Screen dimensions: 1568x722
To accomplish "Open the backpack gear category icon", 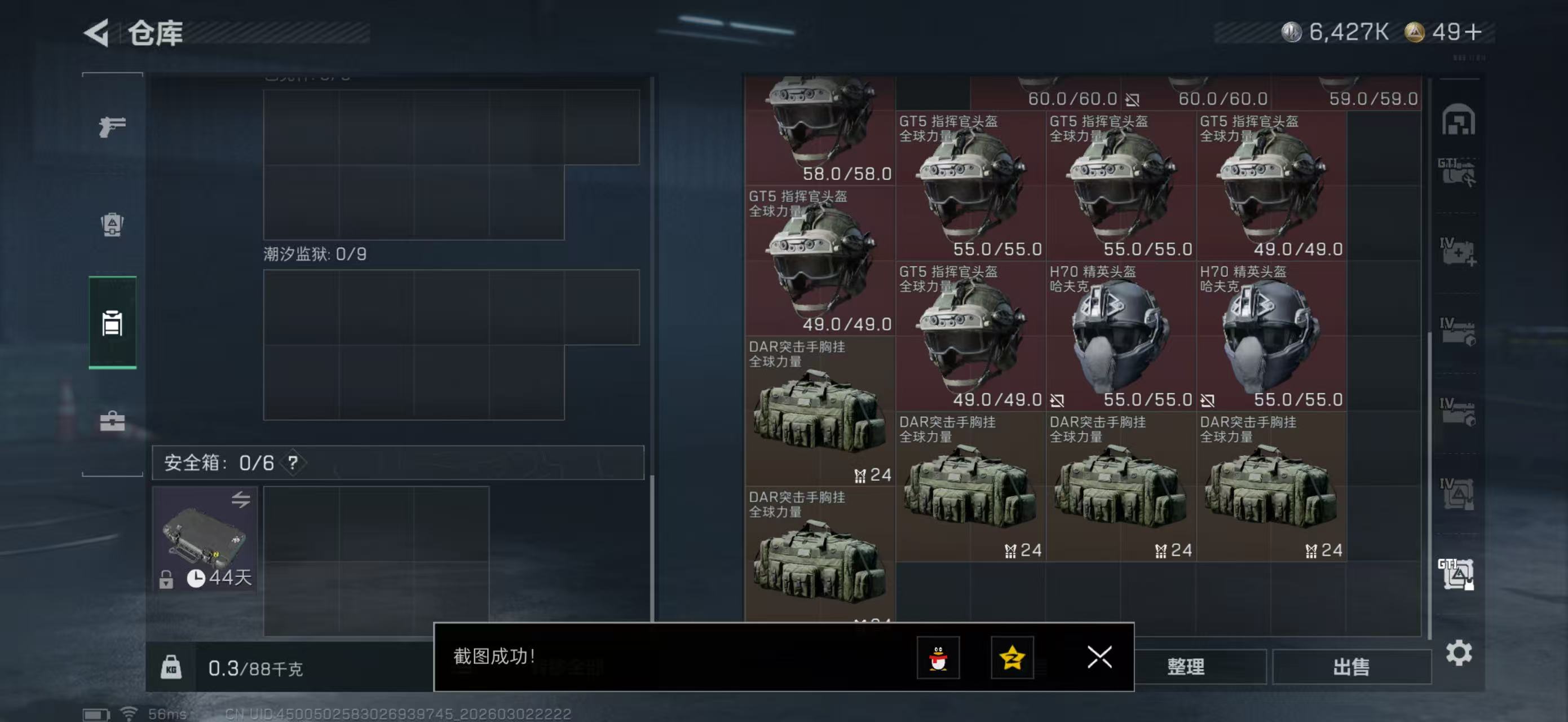I will (x=112, y=226).
